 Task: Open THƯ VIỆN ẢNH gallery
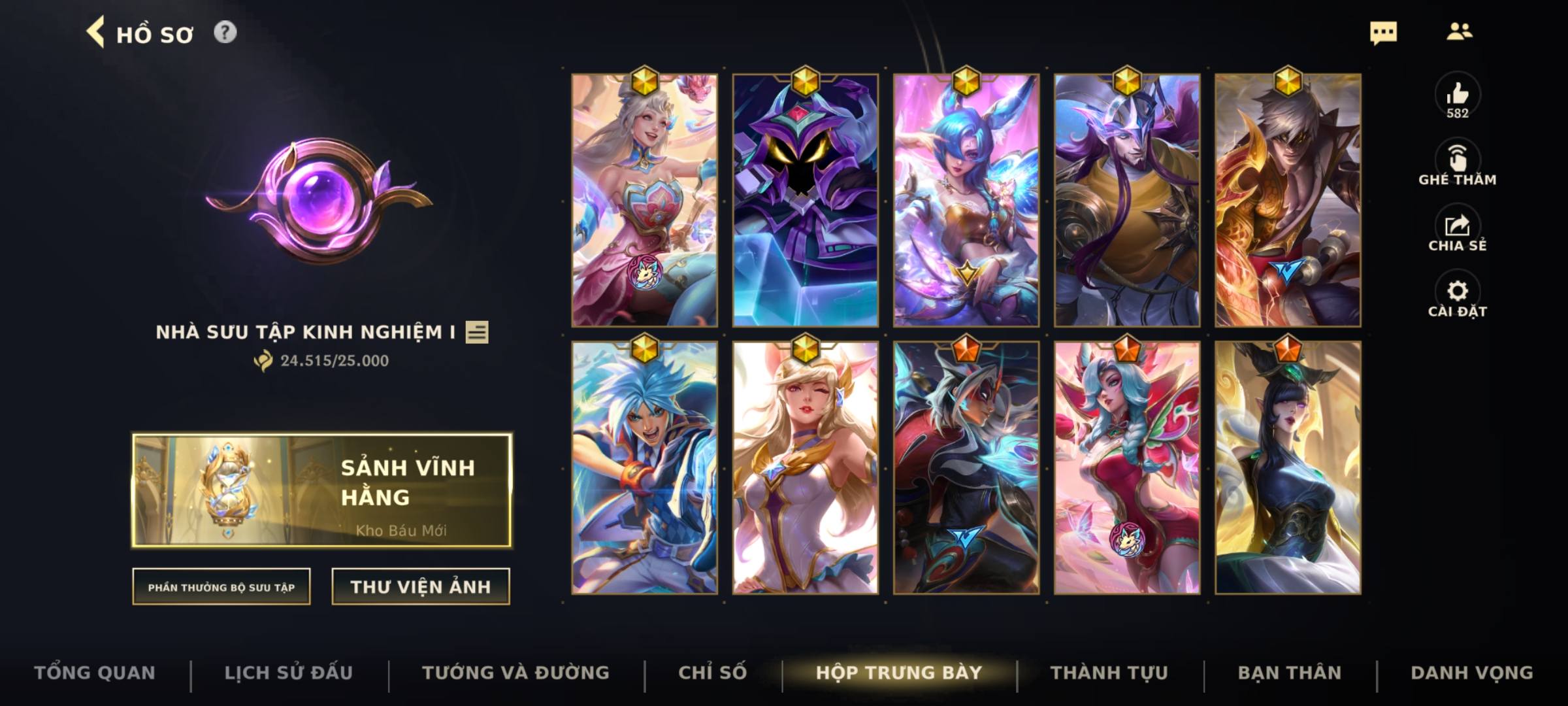pyautogui.click(x=421, y=586)
